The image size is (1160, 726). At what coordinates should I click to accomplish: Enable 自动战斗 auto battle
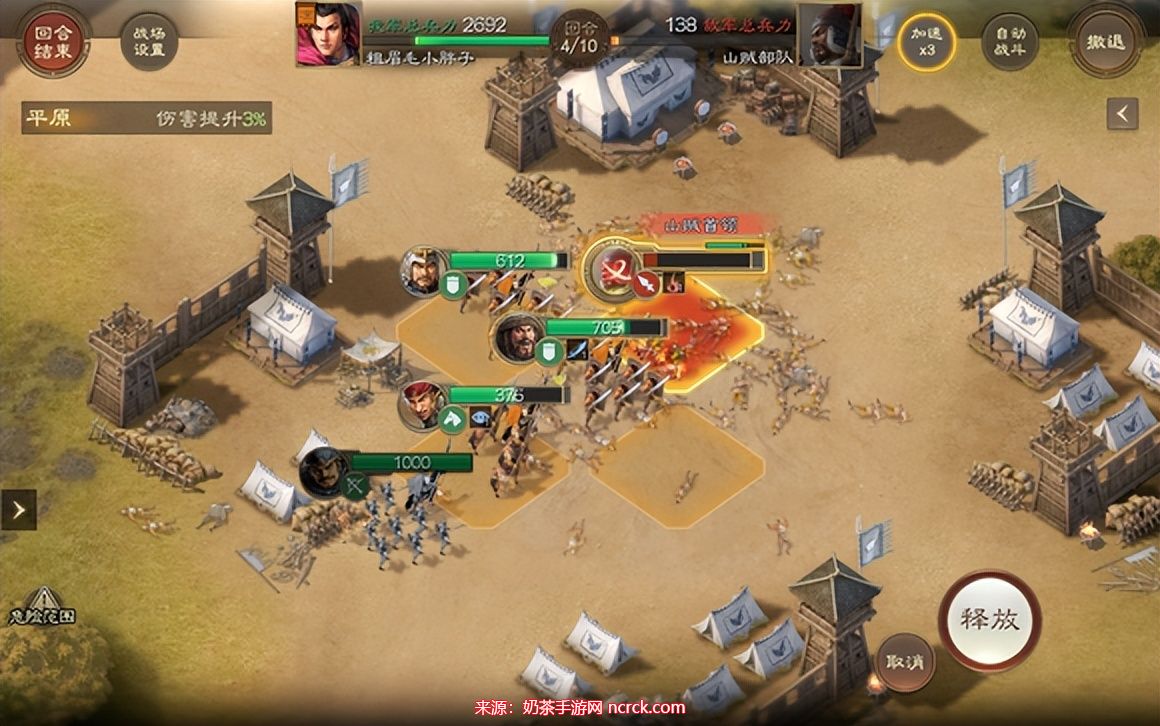click(1009, 42)
